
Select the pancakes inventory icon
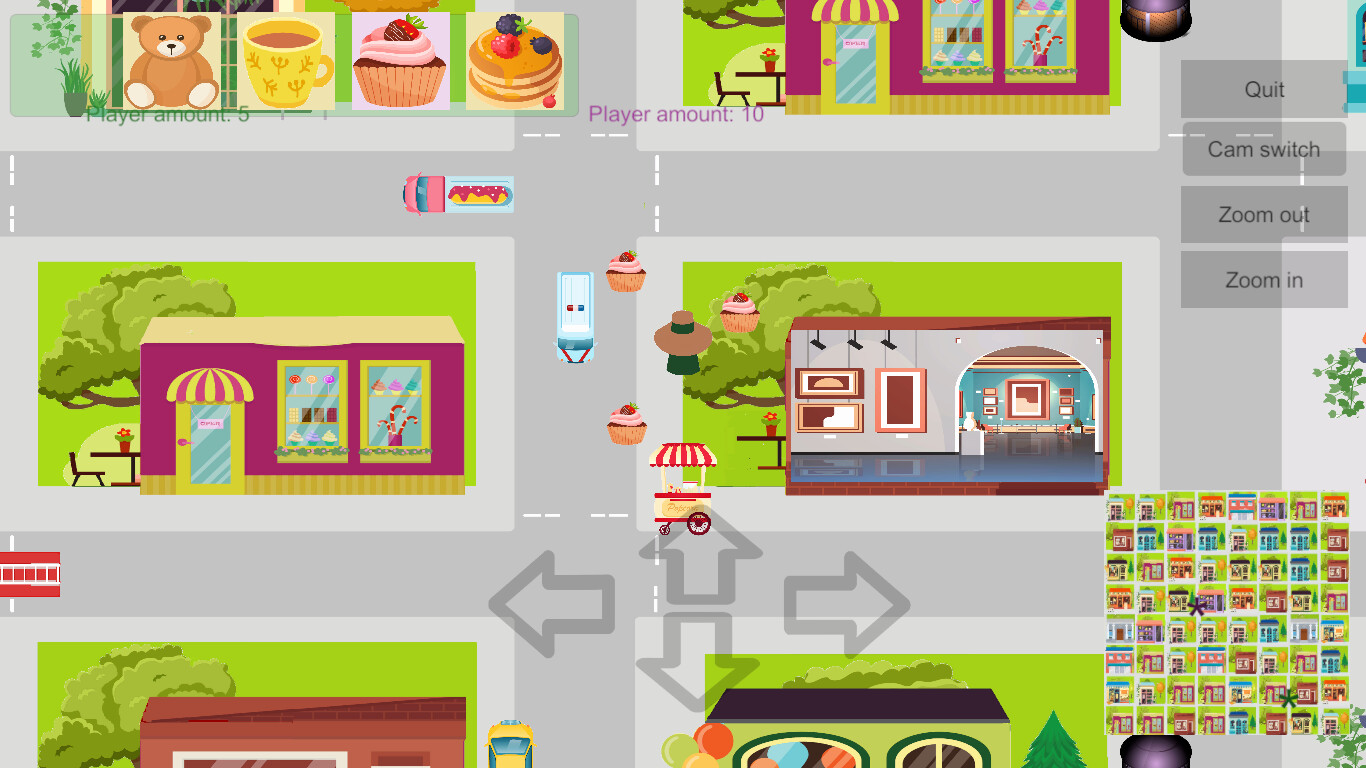click(512, 62)
